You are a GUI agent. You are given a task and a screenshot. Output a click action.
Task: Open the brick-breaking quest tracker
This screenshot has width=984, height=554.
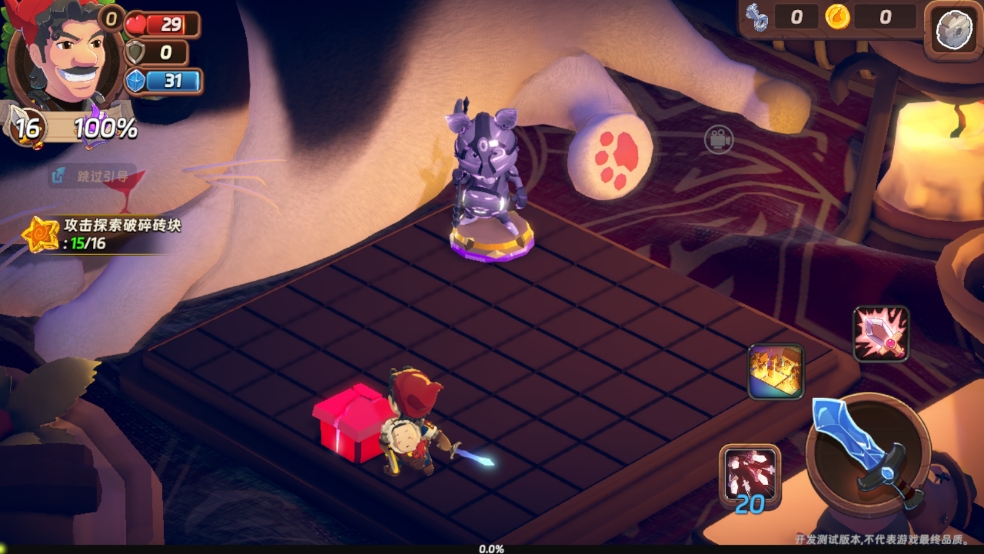100,234
